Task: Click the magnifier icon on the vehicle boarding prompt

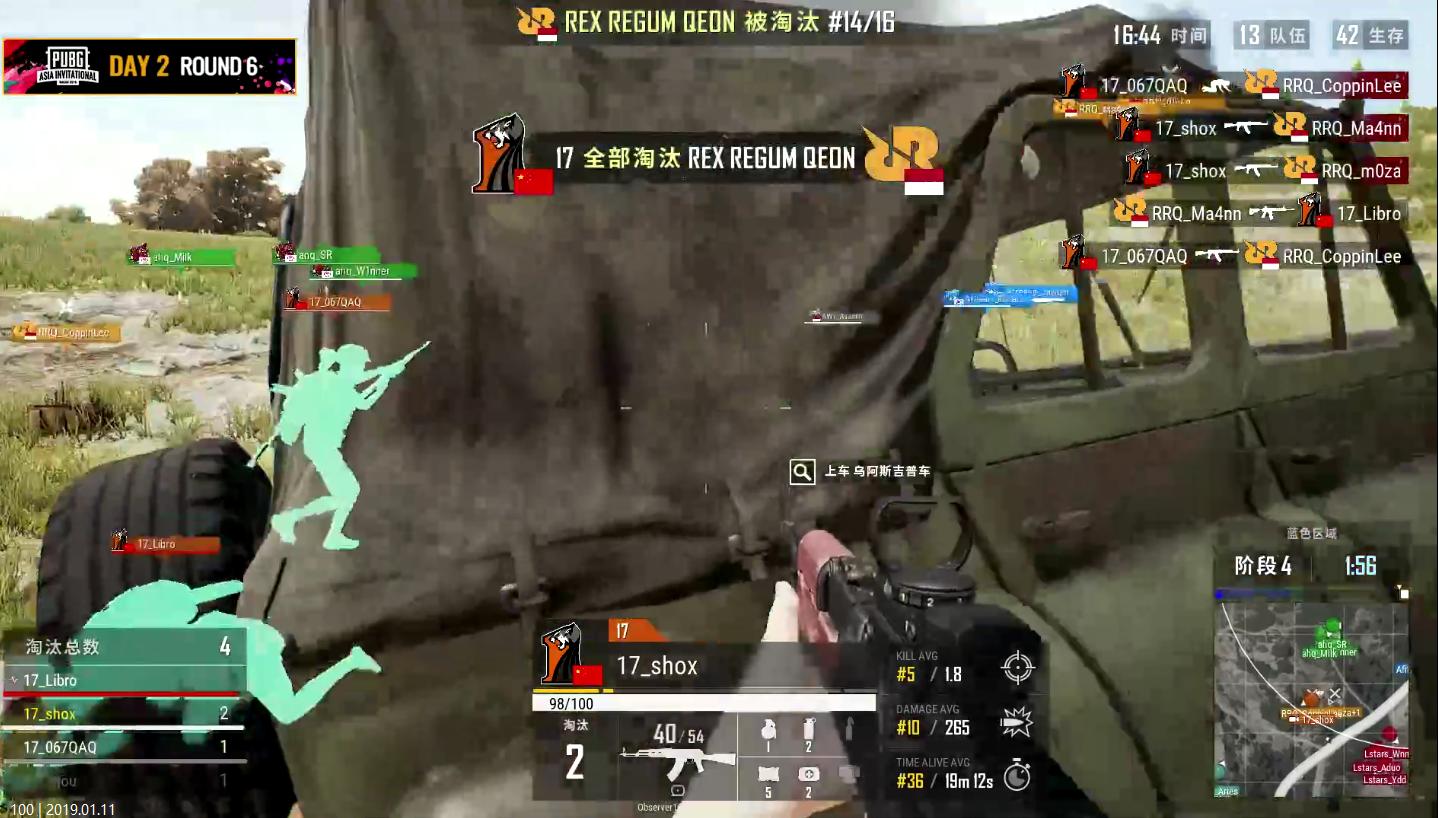Action: tap(801, 470)
